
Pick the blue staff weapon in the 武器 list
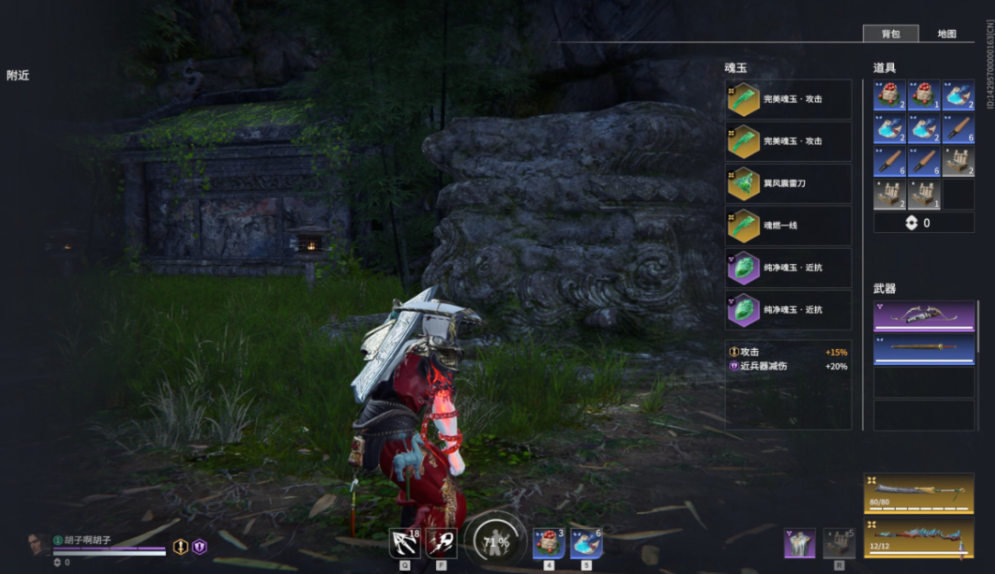click(x=923, y=349)
